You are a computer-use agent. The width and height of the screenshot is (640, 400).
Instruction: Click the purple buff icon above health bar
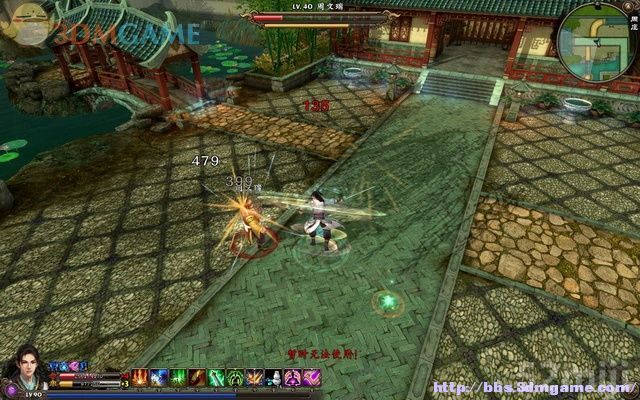pyautogui.click(x=82, y=366)
